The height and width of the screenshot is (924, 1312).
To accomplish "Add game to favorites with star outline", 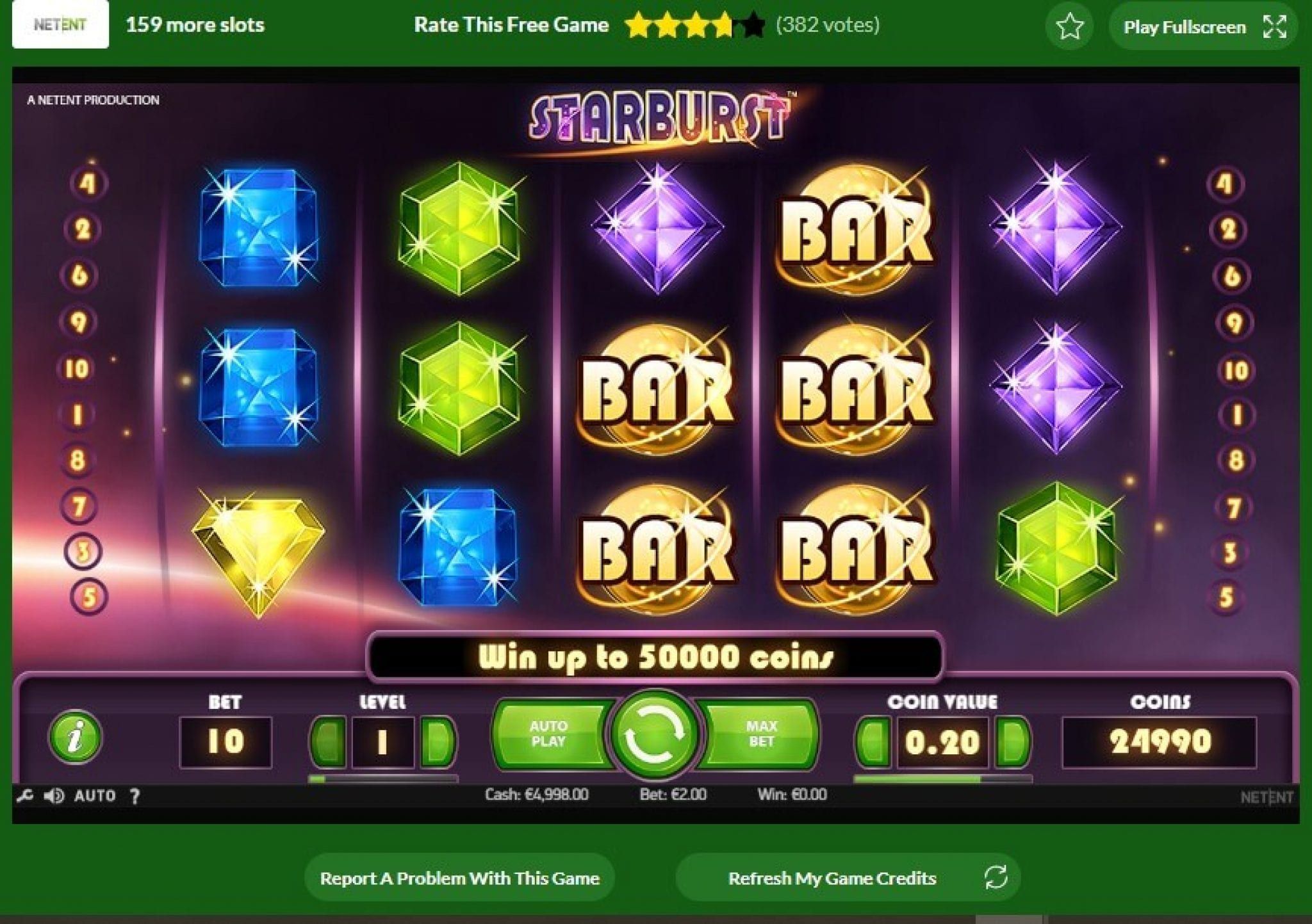I will (x=1069, y=27).
